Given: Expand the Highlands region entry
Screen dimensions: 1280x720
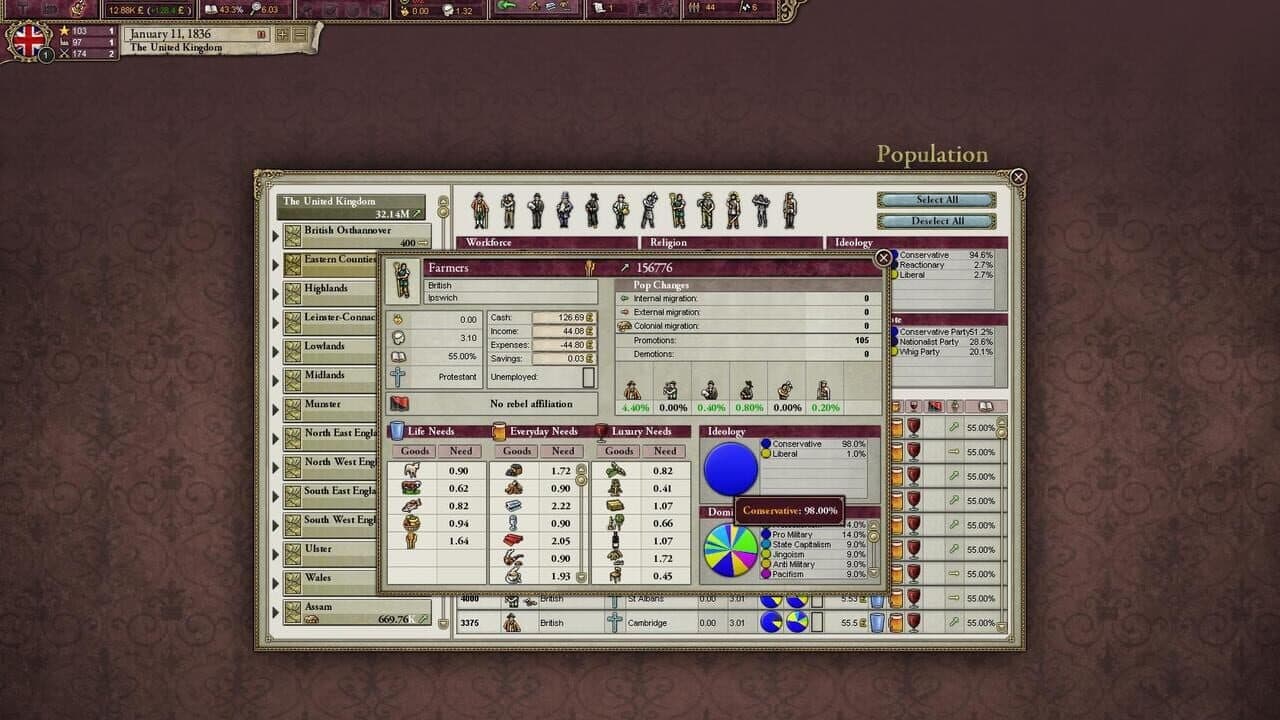Looking at the screenshot, I should [330, 288].
